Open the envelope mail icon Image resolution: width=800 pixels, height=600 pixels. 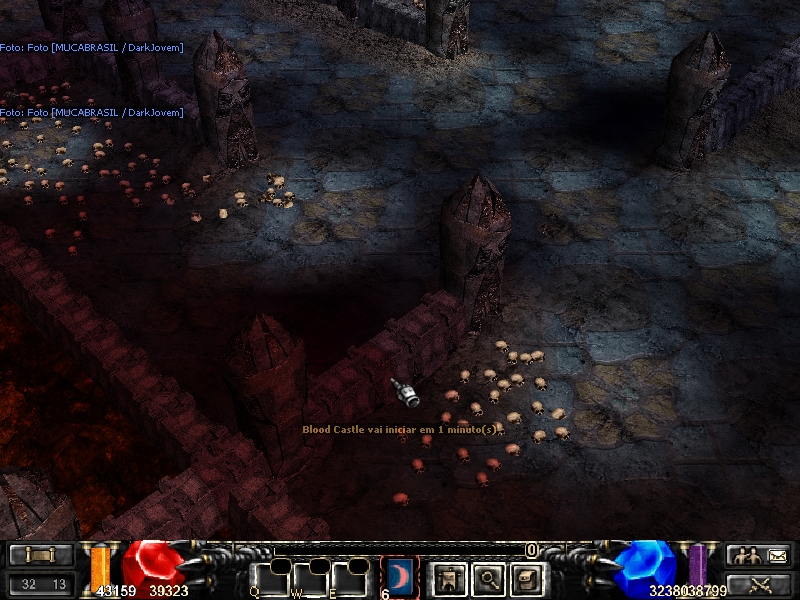click(x=777, y=555)
